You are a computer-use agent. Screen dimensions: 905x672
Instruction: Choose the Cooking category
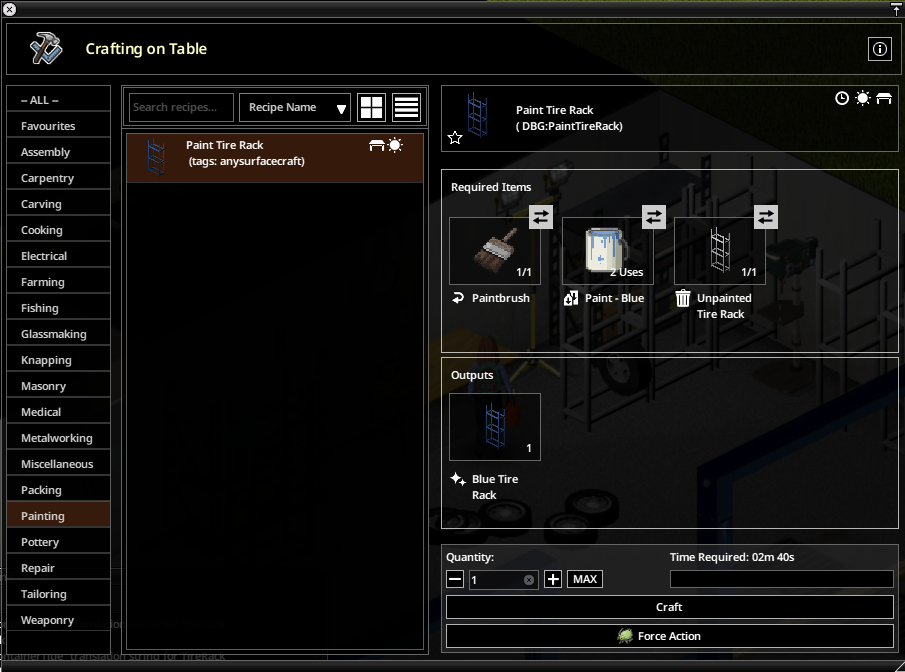point(58,230)
